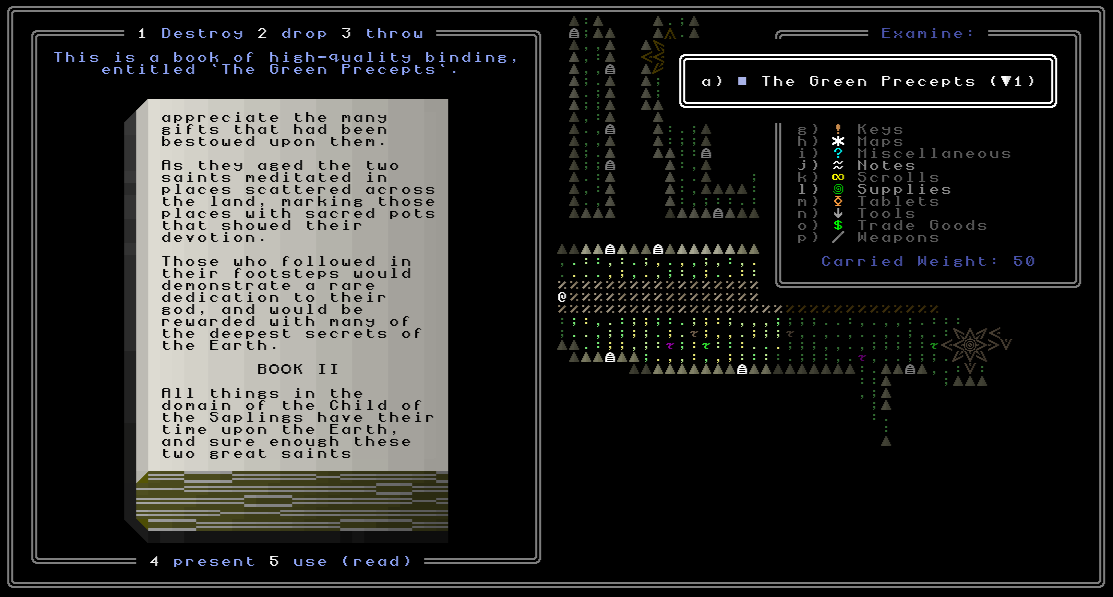1113x597 pixels.
Task: Open the Miscellaneous category
Action: (933, 153)
